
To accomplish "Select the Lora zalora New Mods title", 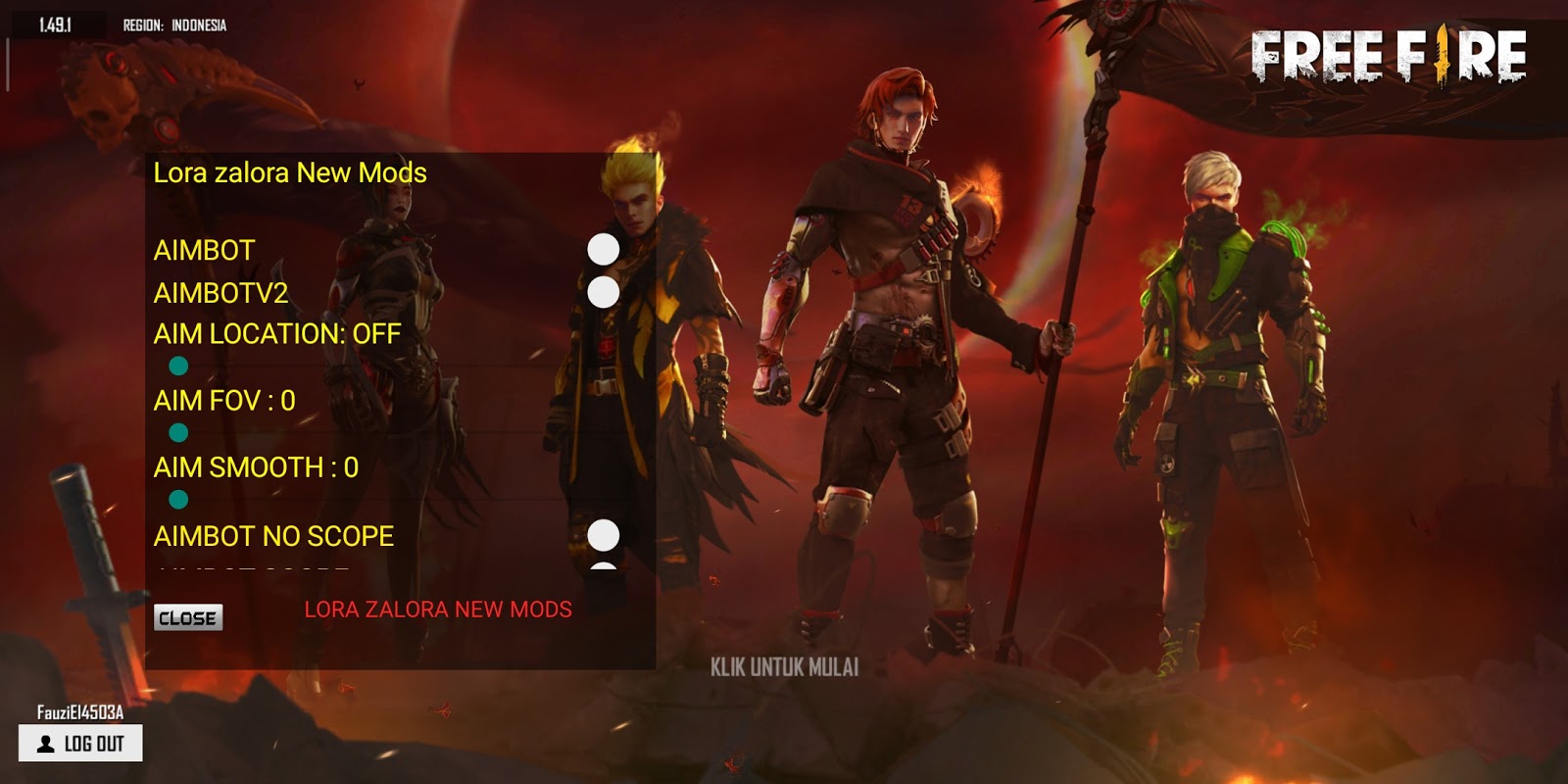I will [289, 172].
